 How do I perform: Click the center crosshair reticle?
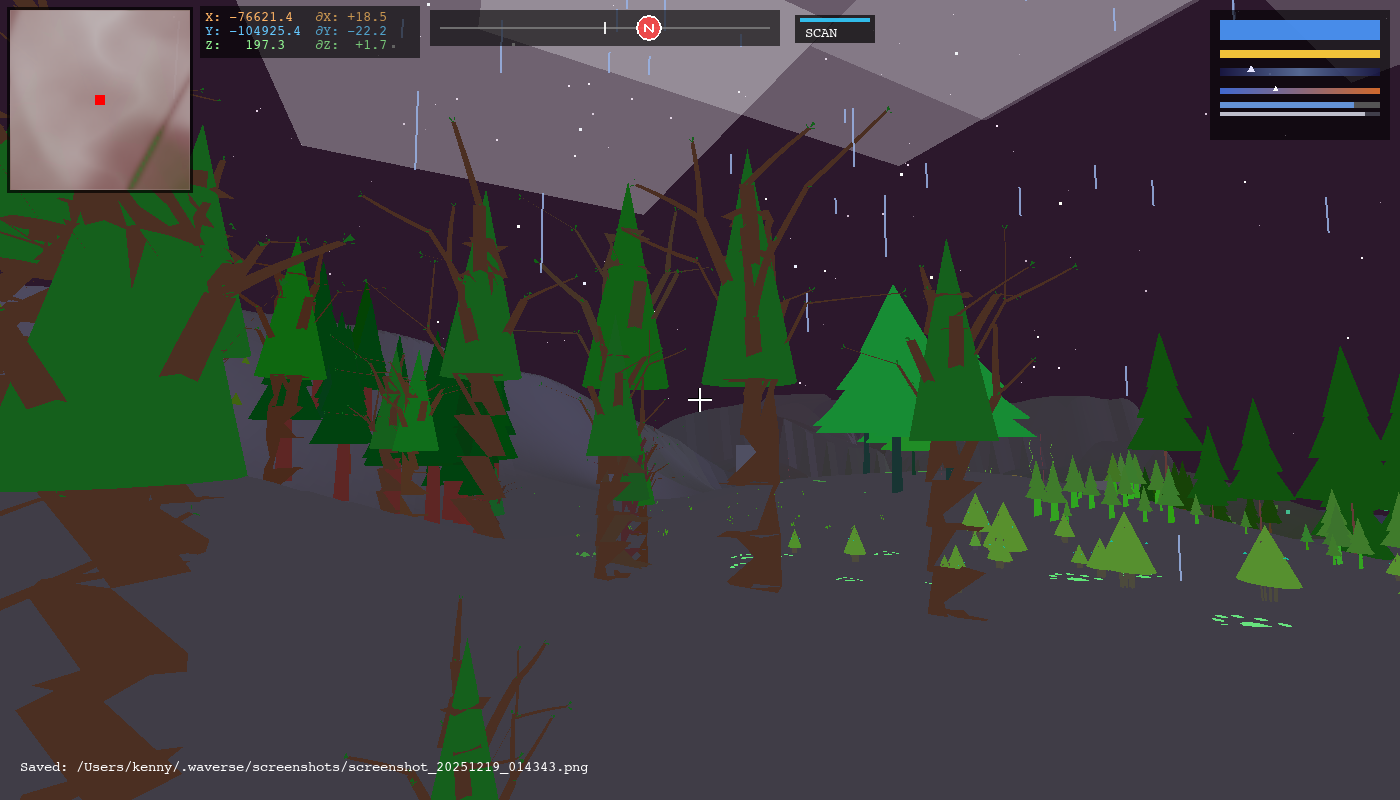[x=700, y=399]
